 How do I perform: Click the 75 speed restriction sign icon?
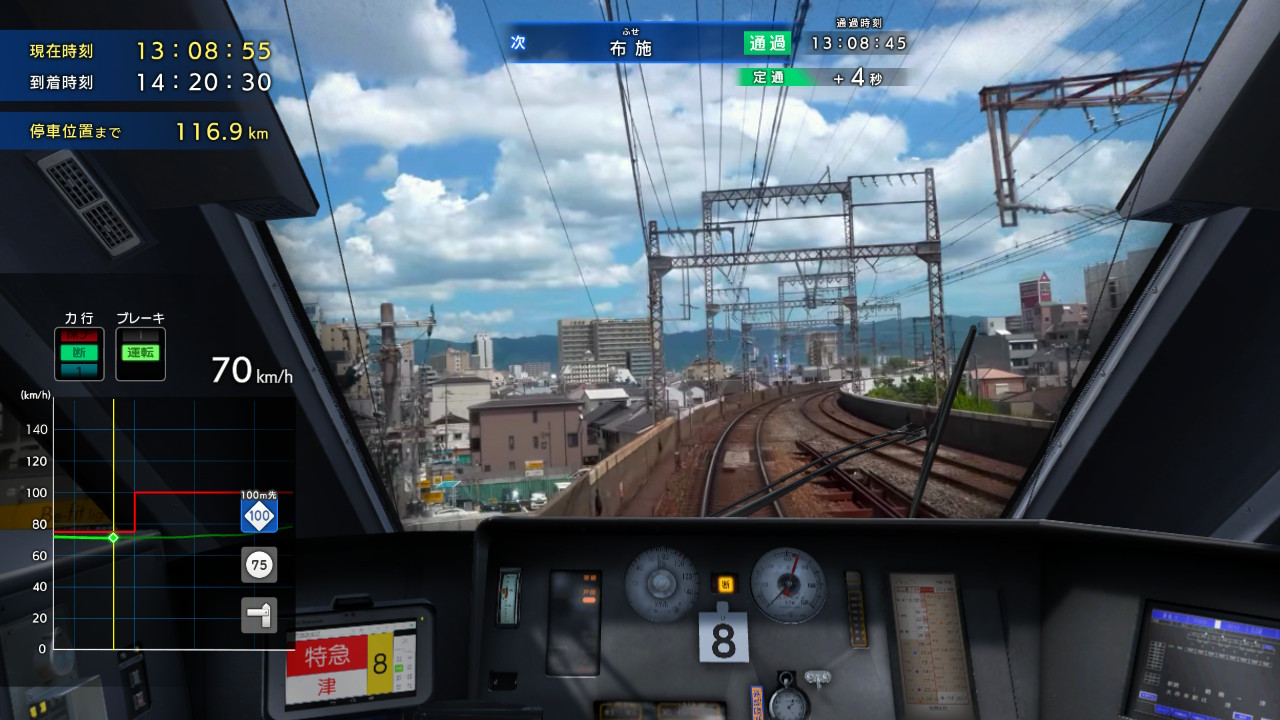pyautogui.click(x=259, y=565)
